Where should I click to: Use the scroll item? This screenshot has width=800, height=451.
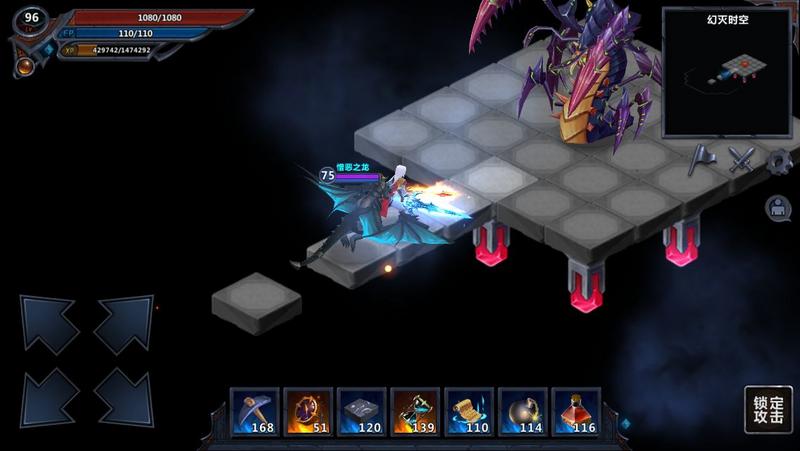click(x=469, y=411)
